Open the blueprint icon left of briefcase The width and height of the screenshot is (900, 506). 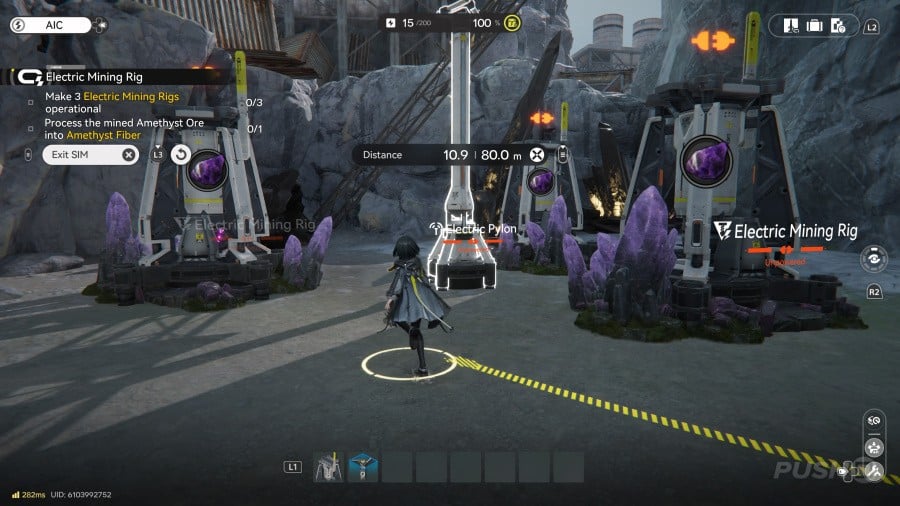[791, 25]
